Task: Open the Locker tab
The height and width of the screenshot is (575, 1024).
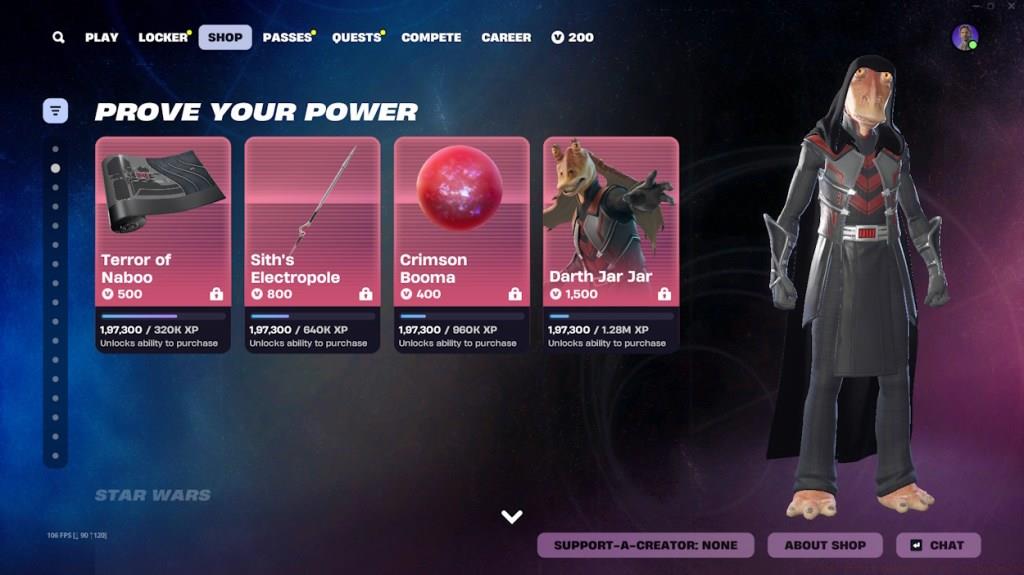Action: [163, 38]
